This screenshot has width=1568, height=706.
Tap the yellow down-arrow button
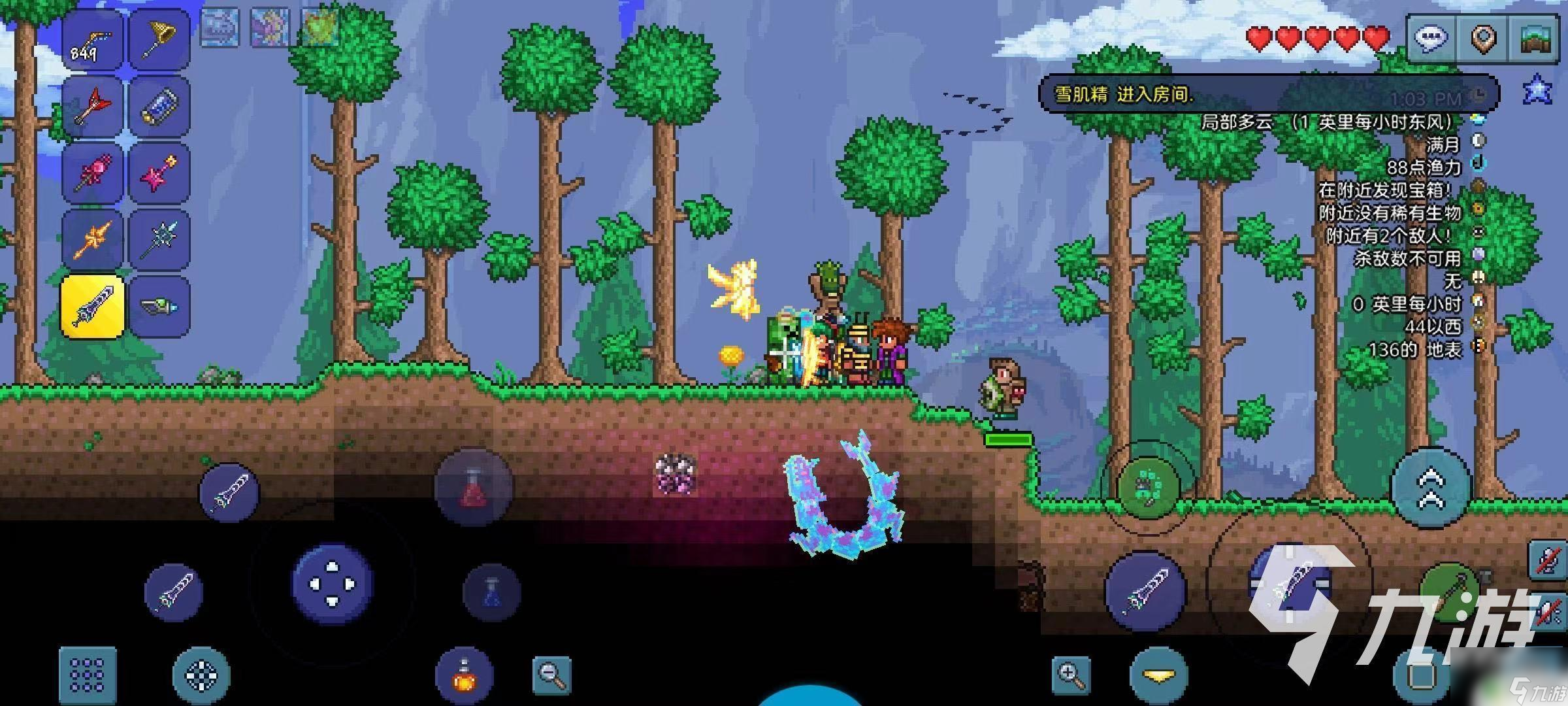click(1158, 675)
